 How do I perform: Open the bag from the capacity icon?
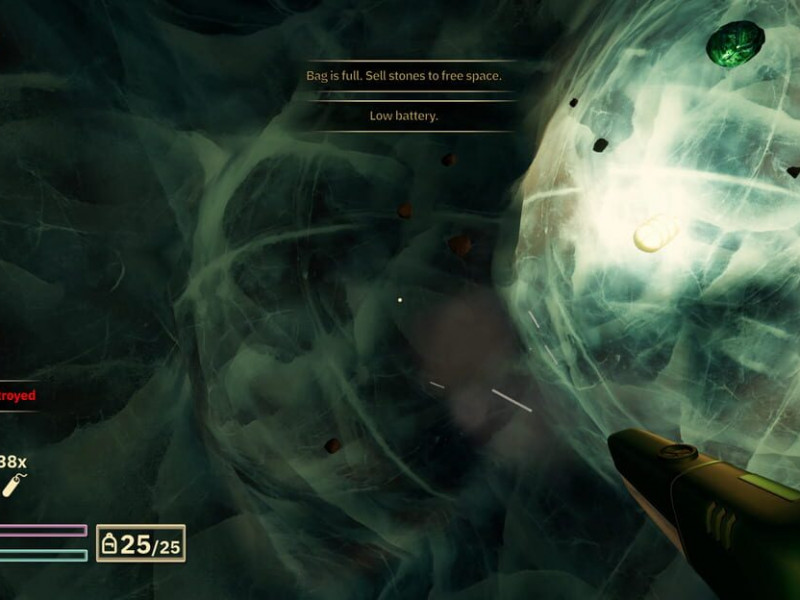tap(110, 544)
